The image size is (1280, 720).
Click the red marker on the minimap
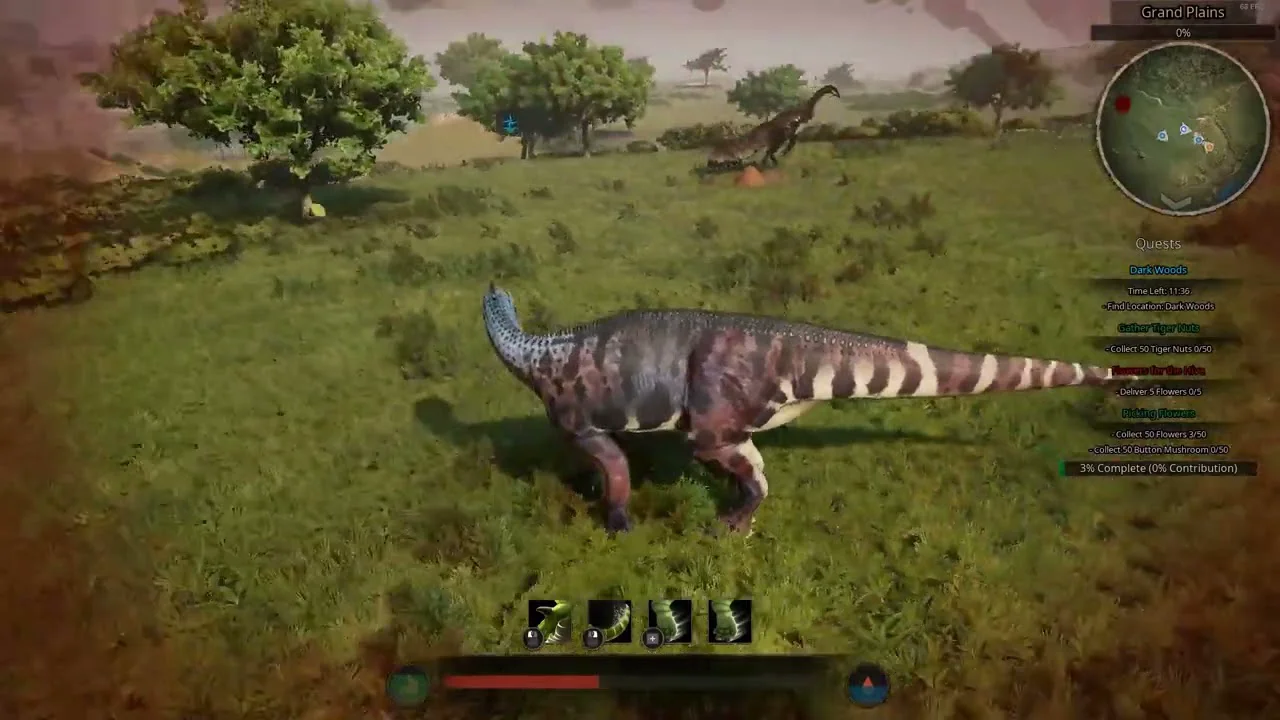[x=1123, y=104]
